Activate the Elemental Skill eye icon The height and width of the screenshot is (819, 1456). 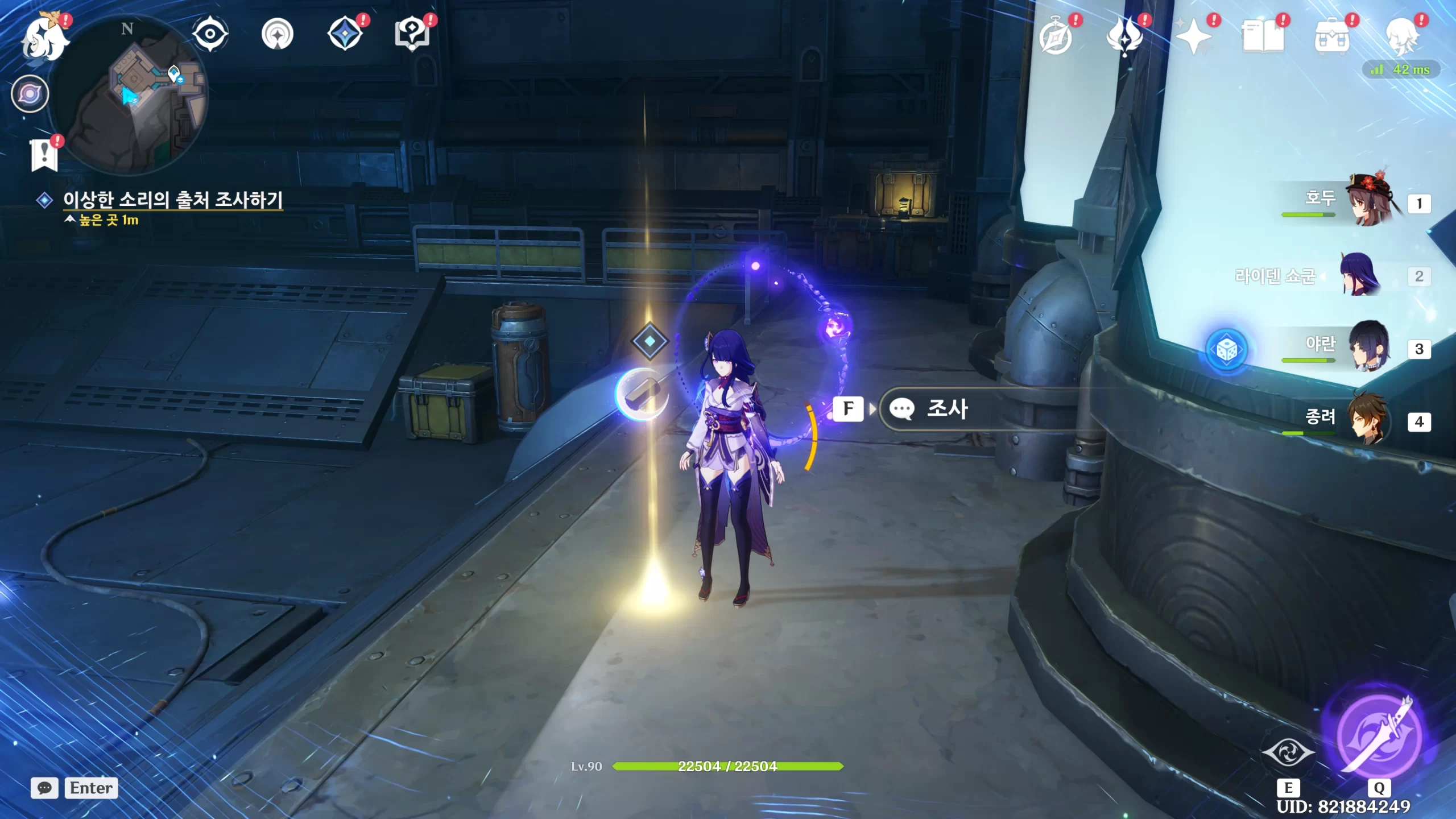click(1288, 753)
